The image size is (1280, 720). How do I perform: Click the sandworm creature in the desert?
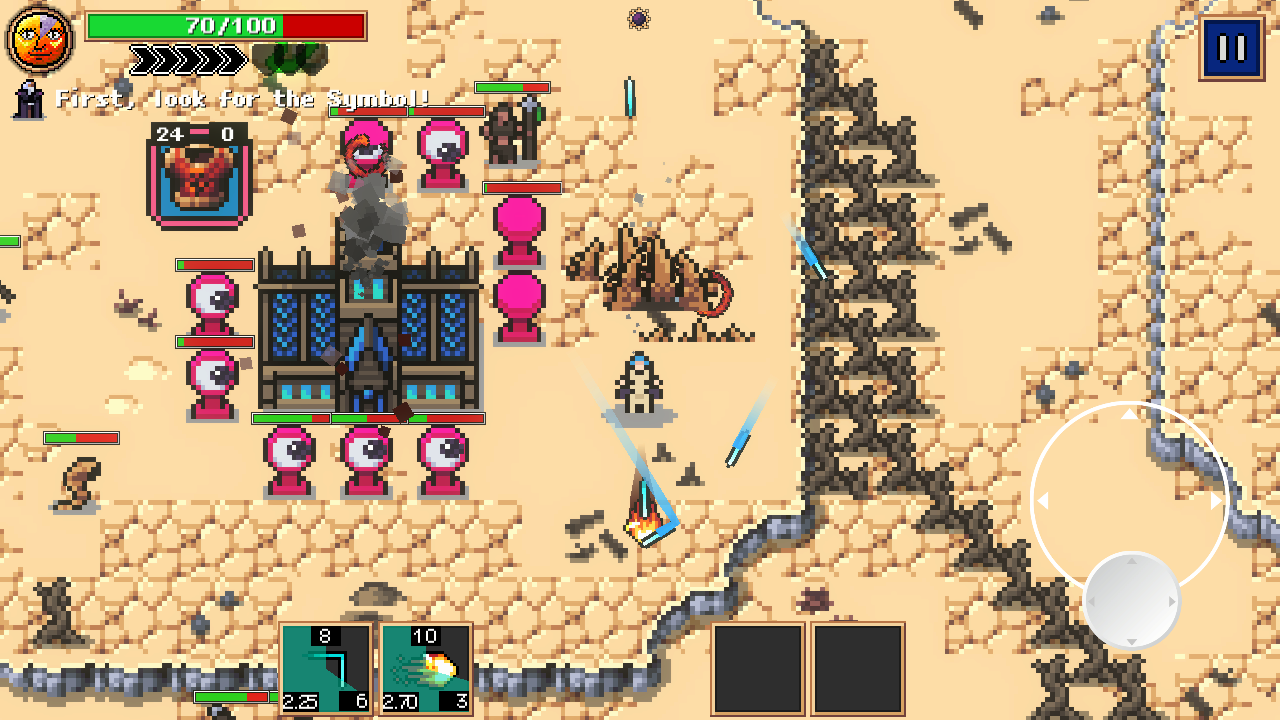pos(655,280)
